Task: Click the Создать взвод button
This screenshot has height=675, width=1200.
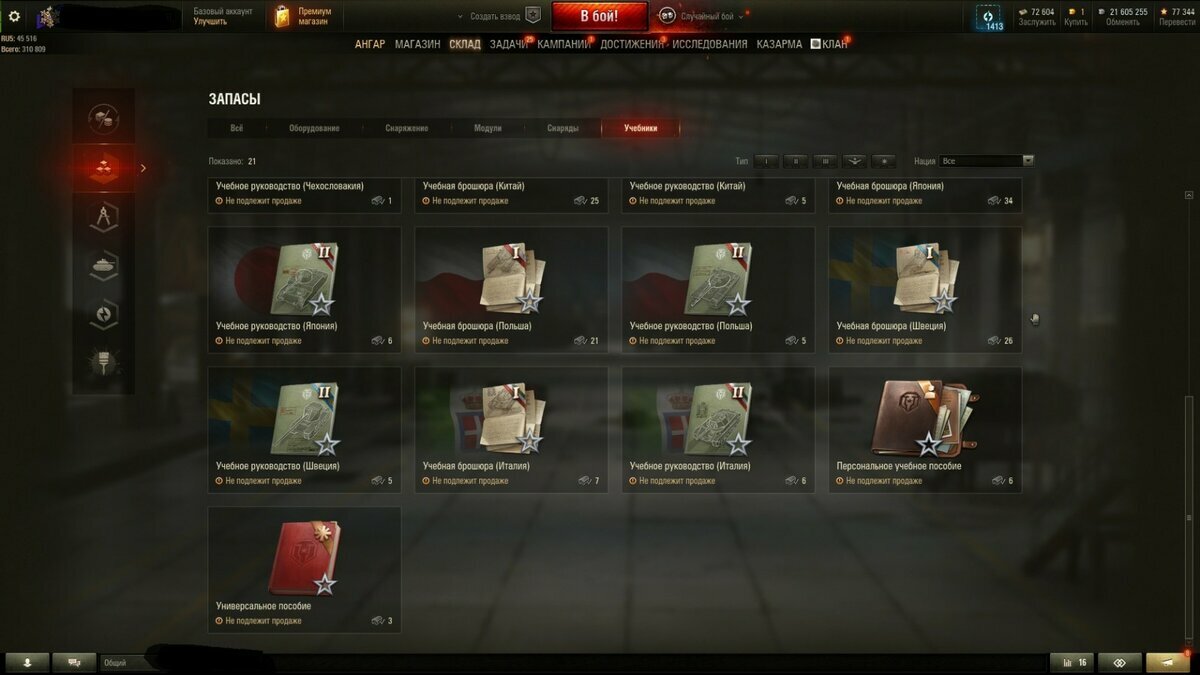Action: click(495, 16)
